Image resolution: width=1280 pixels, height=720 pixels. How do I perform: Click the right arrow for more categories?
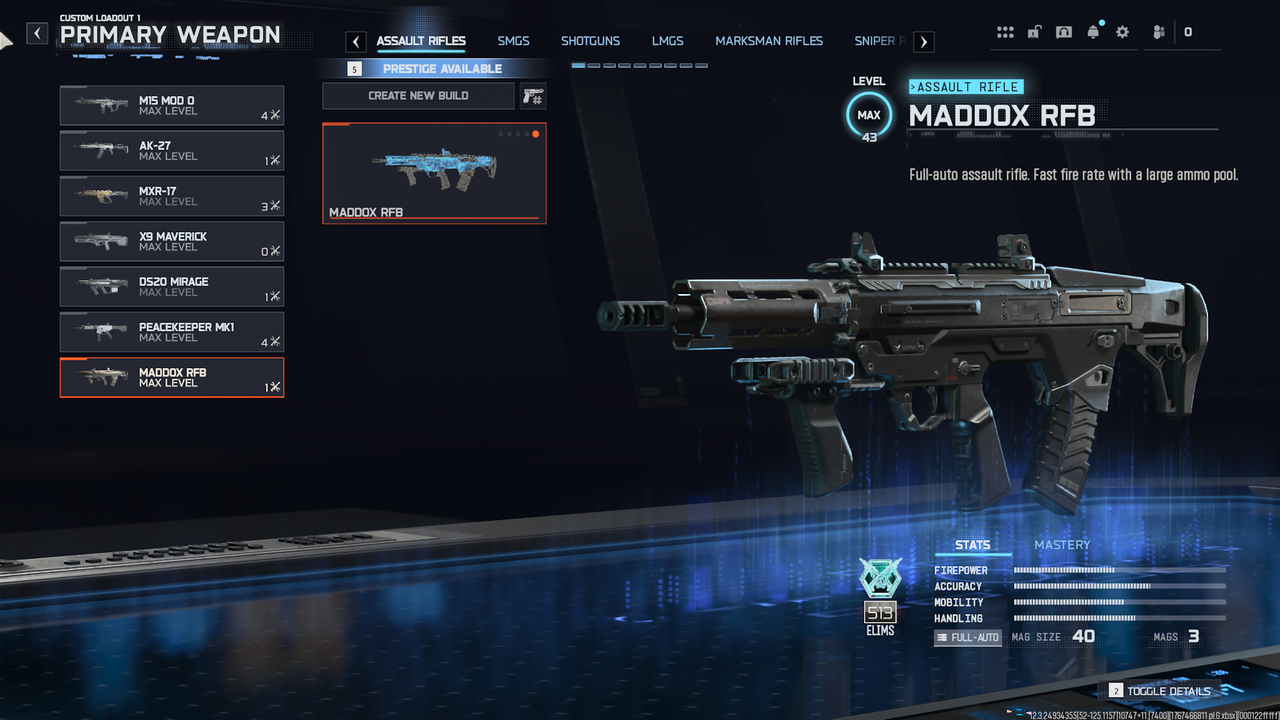(924, 41)
